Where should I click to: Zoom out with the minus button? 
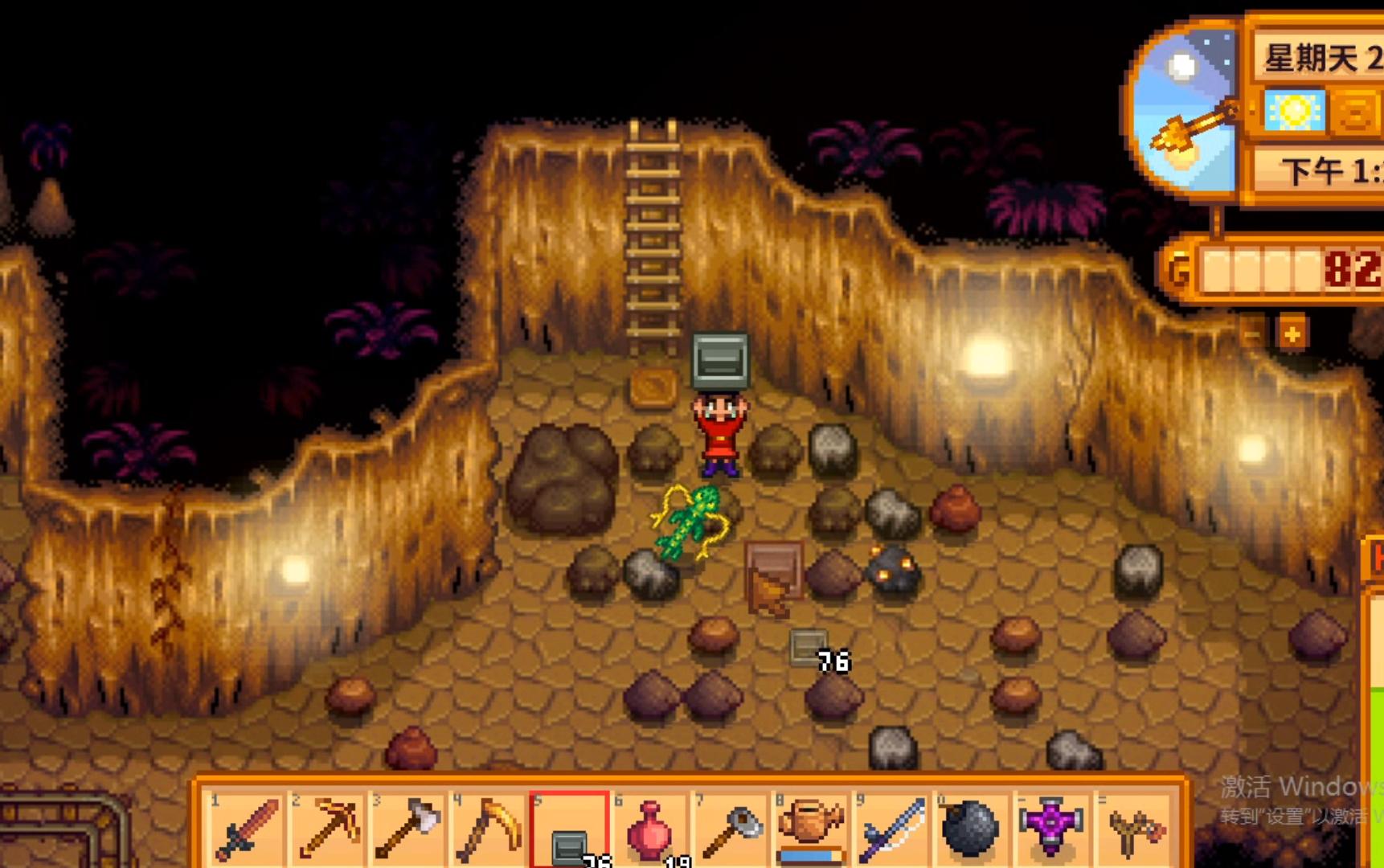pos(1252,333)
